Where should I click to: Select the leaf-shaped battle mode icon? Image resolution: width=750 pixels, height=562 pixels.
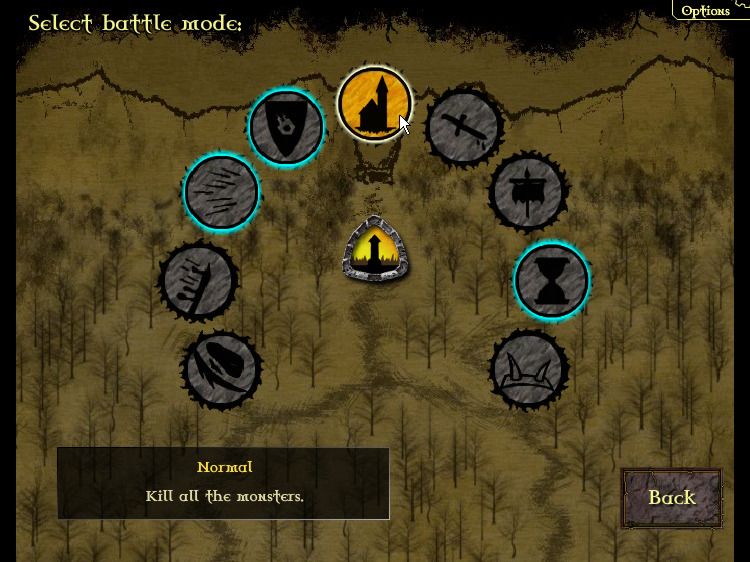click(221, 369)
